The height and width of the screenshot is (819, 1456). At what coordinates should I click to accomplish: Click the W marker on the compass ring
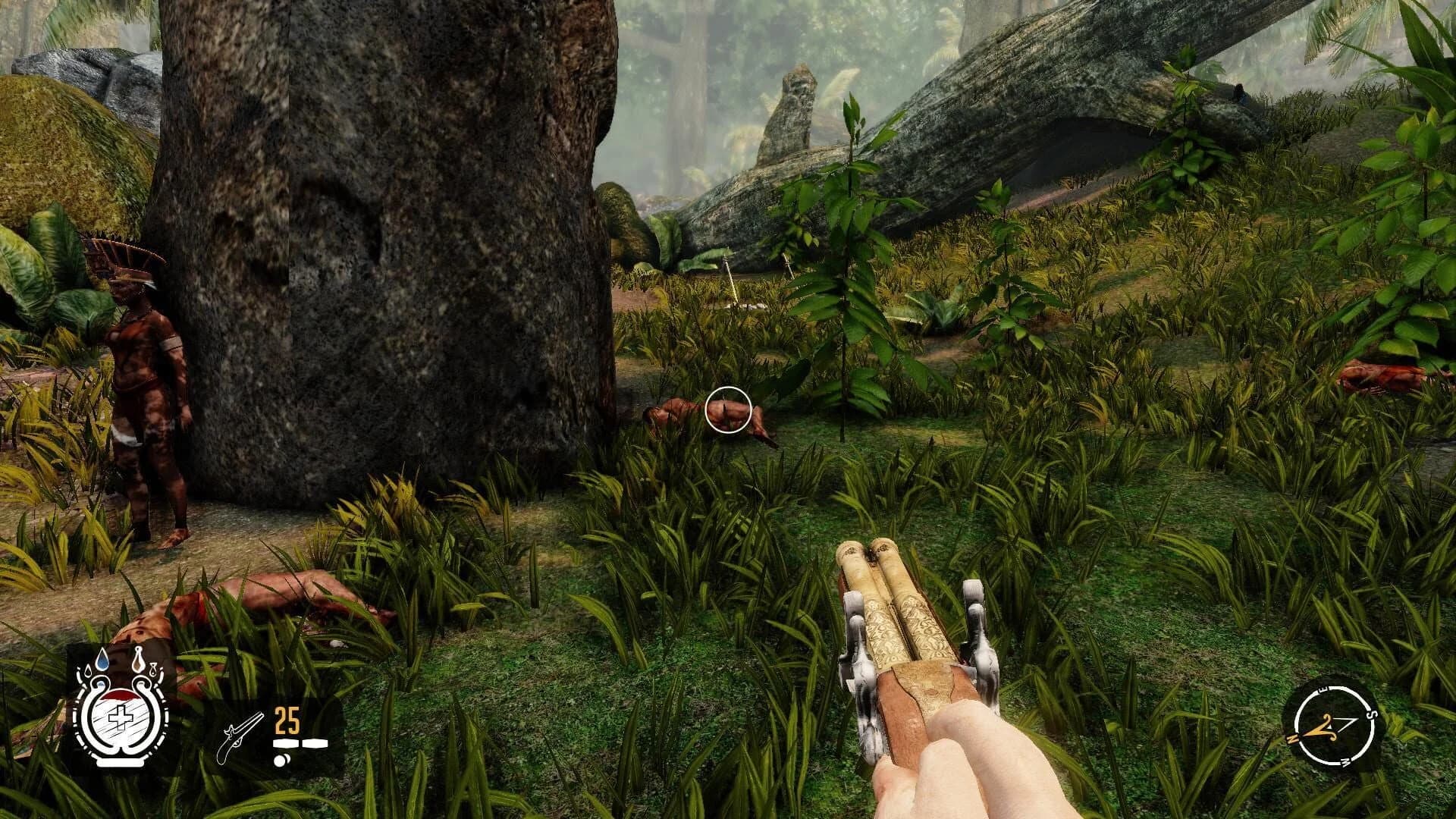coord(1345,761)
